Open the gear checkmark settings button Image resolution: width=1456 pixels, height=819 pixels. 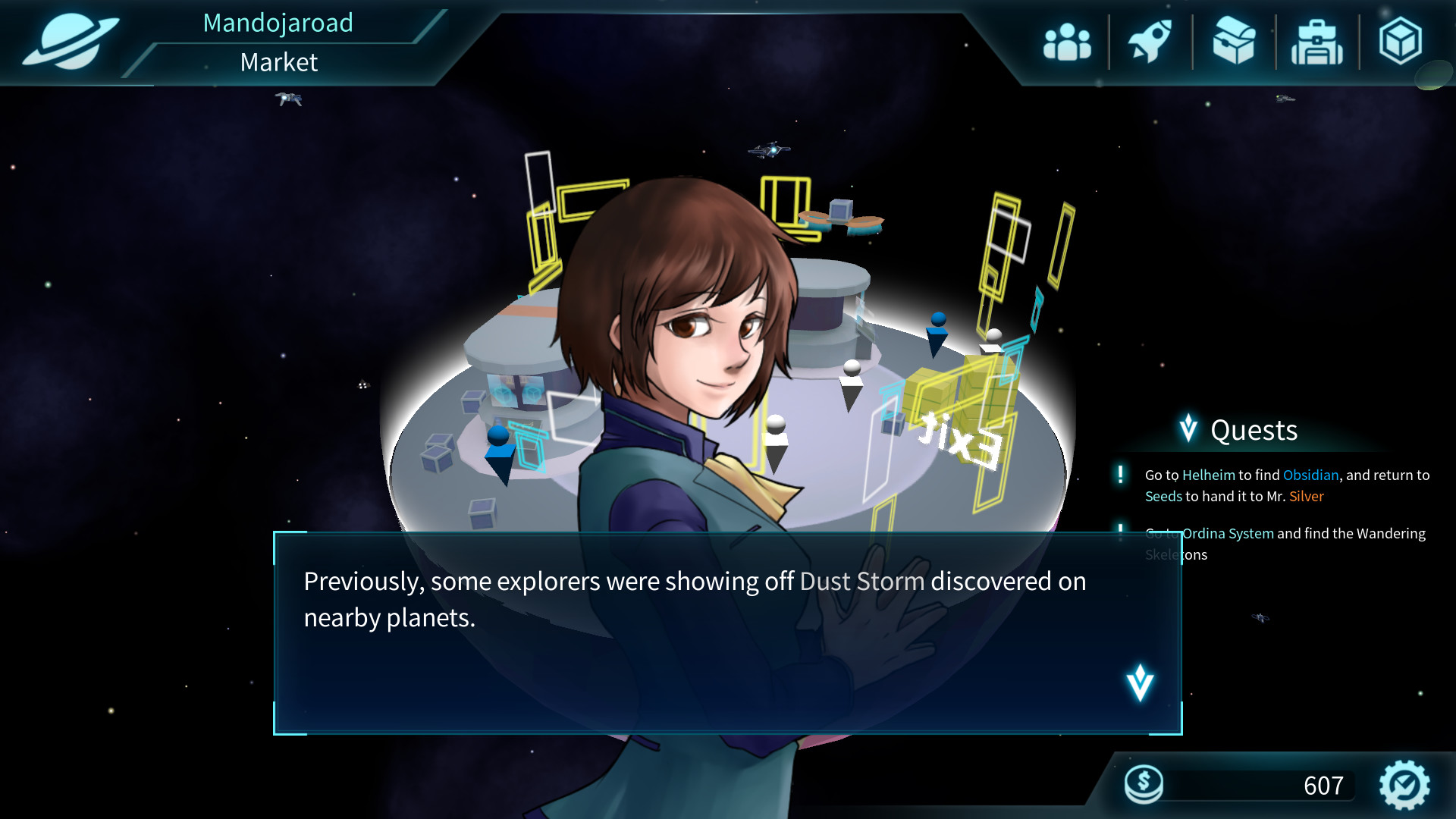pyautogui.click(x=1404, y=785)
